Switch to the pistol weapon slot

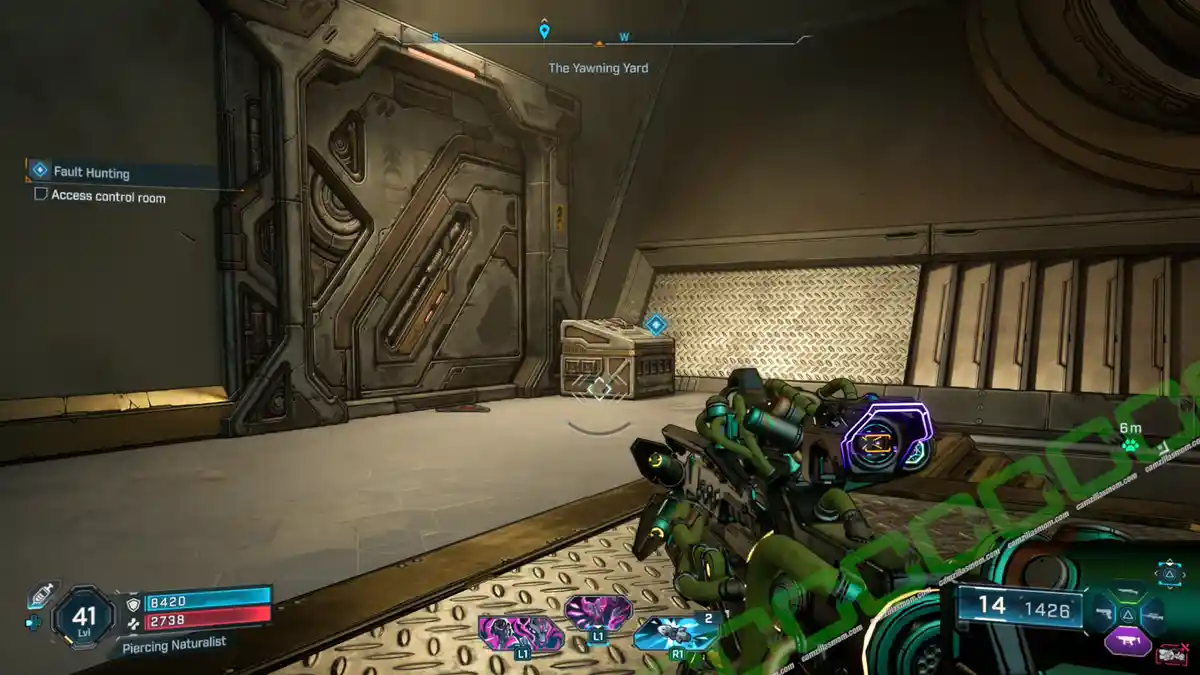(1102, 613)
